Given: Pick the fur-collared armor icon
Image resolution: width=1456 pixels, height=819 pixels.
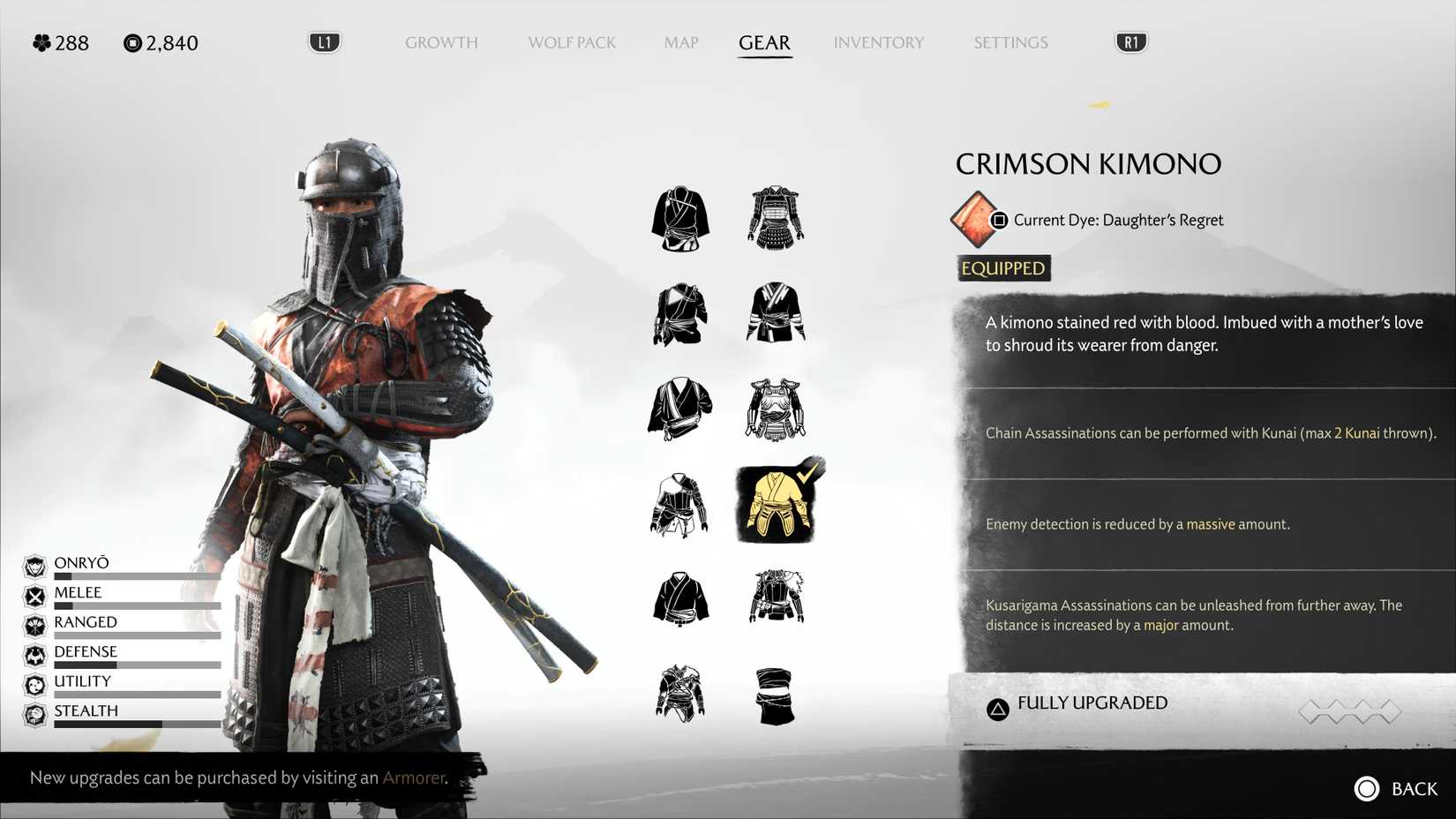Looking at the screenshot, I should point(777,597).
